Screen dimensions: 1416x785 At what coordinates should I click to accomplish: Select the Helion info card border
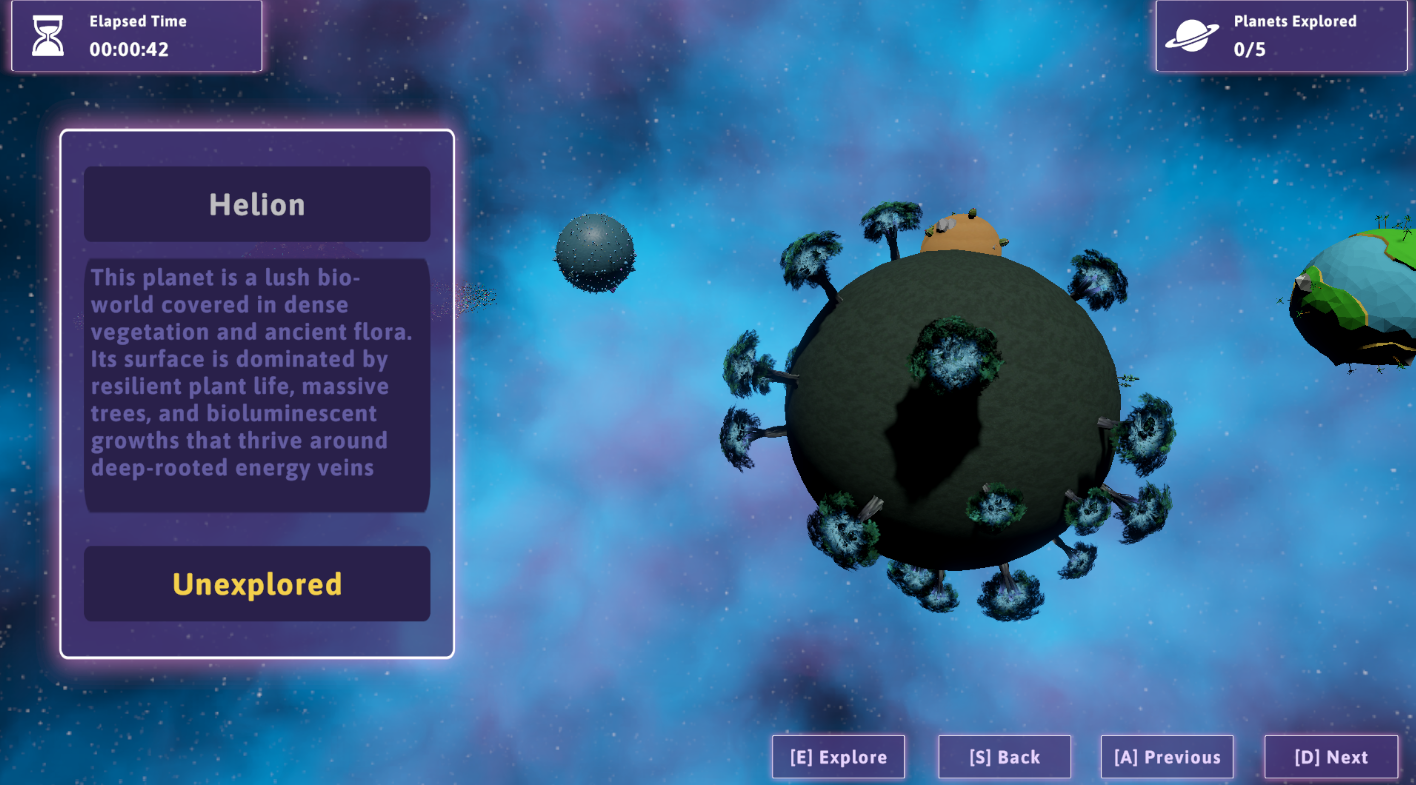257,130
